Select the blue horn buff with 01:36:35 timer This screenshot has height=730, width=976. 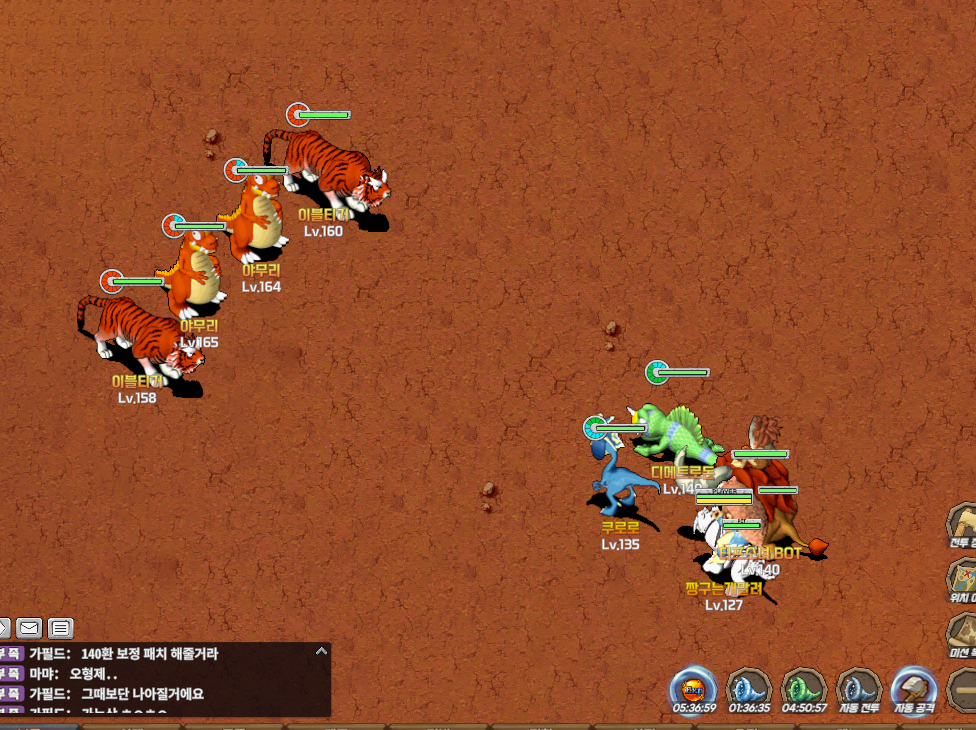coord(750,688)
